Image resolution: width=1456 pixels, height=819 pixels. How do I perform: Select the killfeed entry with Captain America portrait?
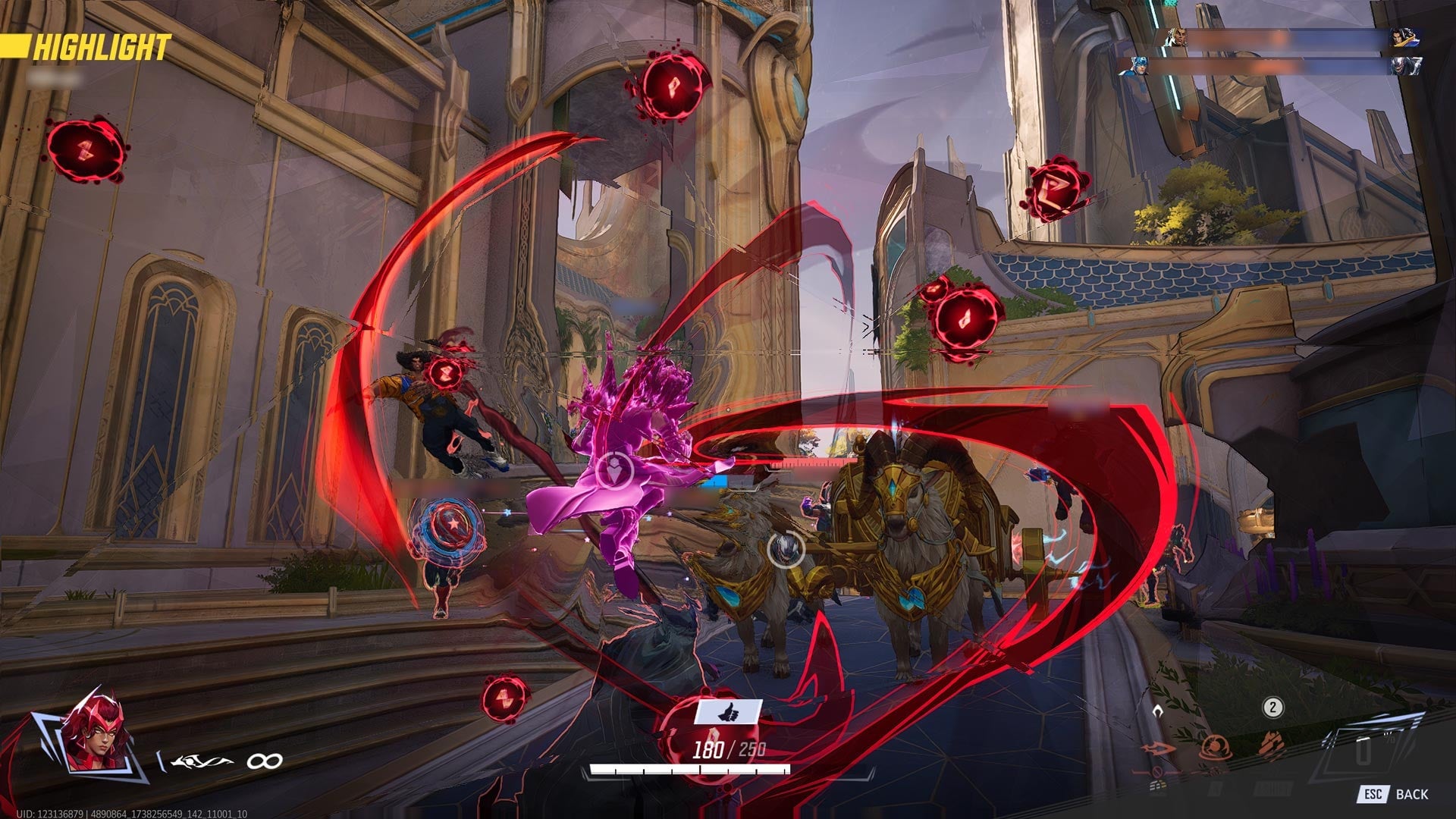pos(1140,67)
